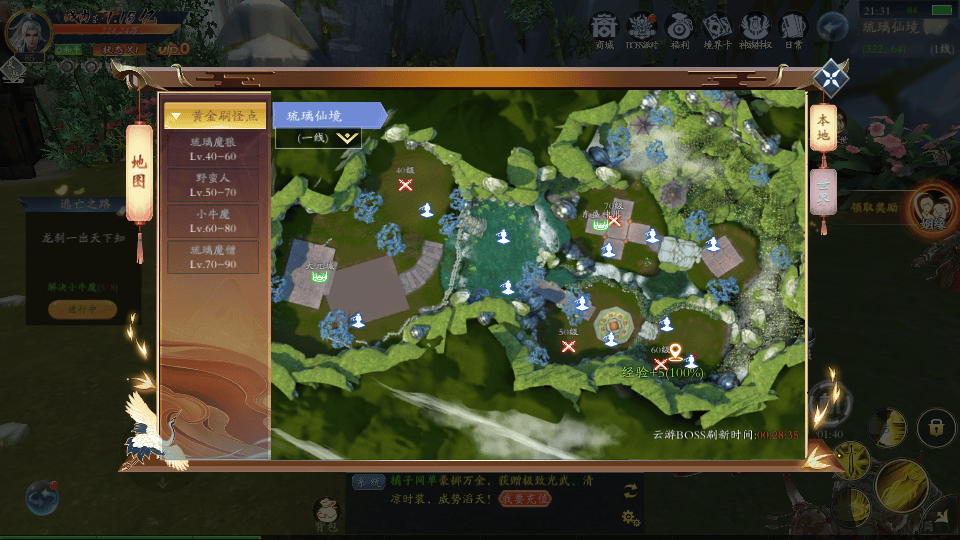960x540 pixels.
Task: Collapse the 黄金刷怪点 monster spot list
Action: (x=215, y=116)
